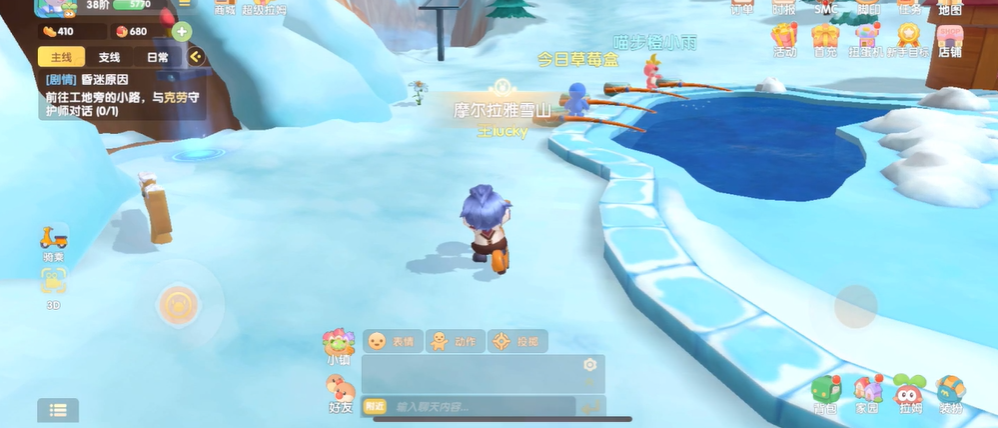This screenshot has height=428, width=998.
Task: Open the 扭蛋机 gacha machine
Action: click(x=866, y=41)
